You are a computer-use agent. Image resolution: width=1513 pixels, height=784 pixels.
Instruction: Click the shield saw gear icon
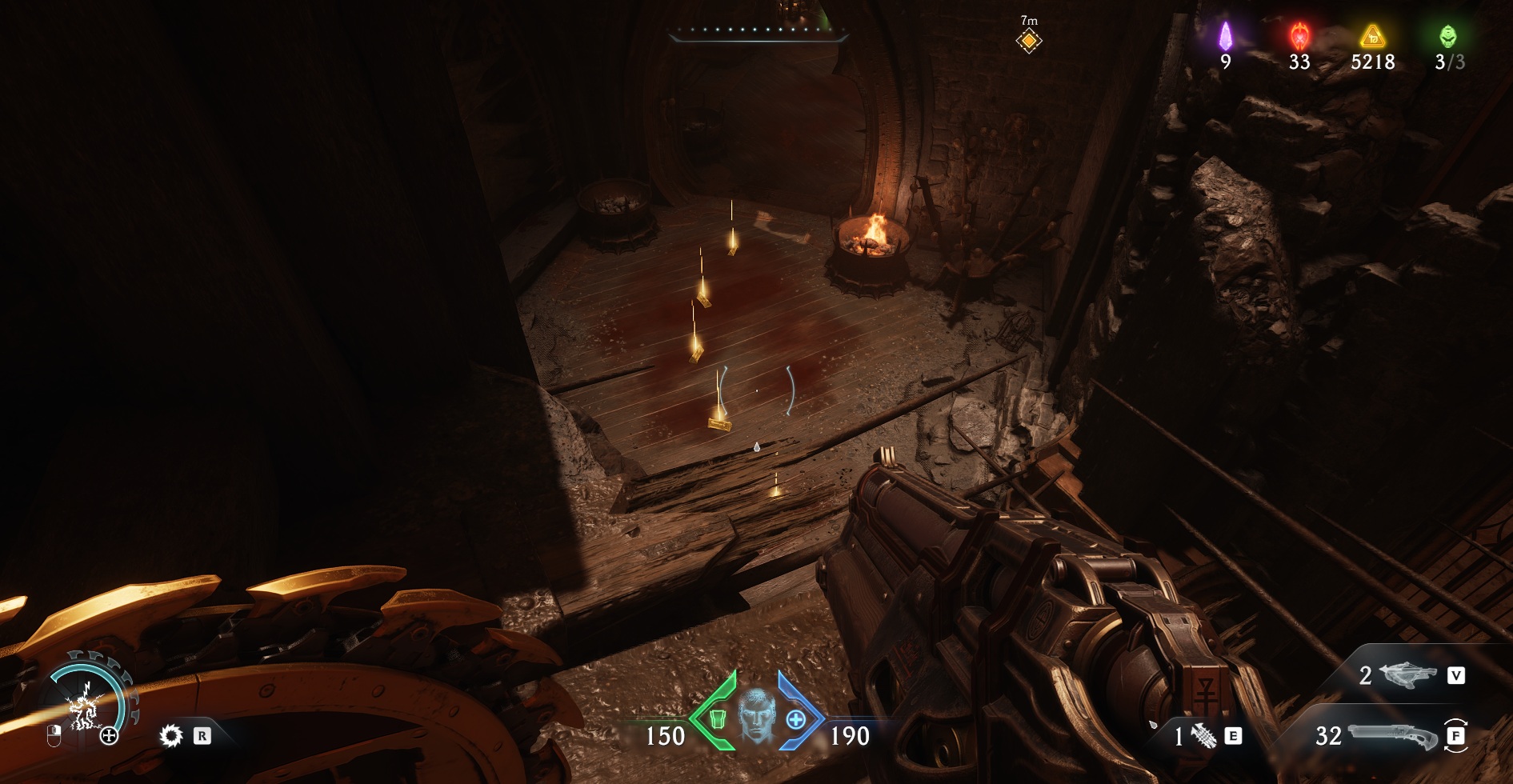point(170,735)
